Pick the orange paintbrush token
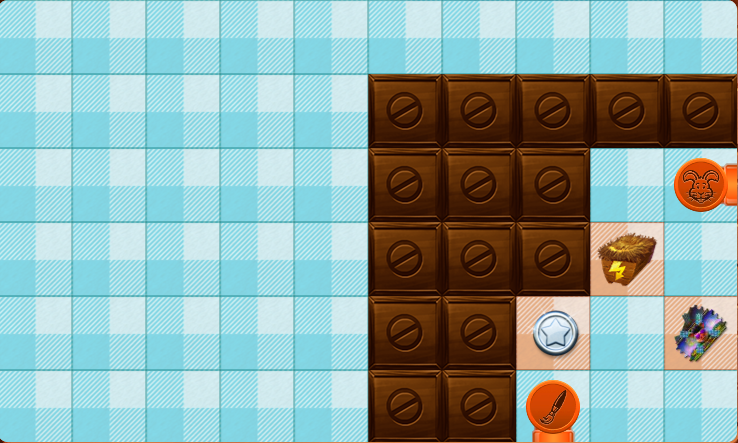The width and height of the screenshot is (738, 443). [x=553, y=408]
